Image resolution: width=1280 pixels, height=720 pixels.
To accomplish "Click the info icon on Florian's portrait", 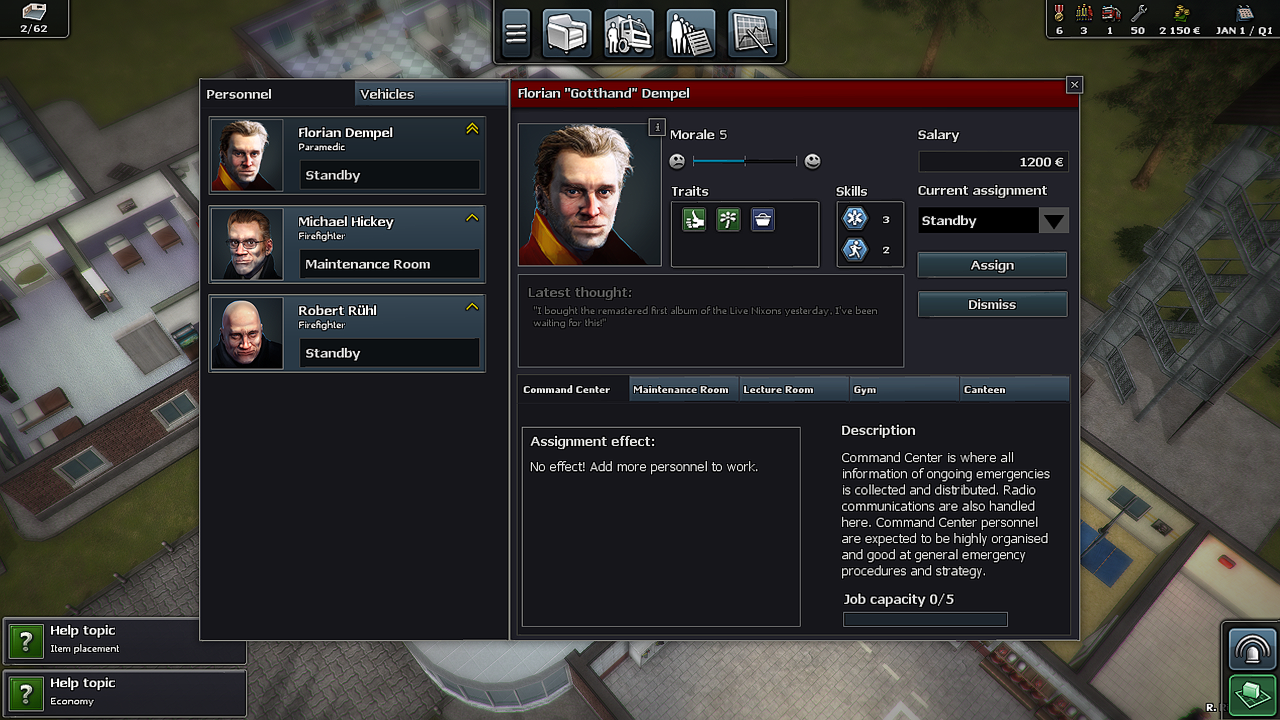I will (x=657, y=127).
